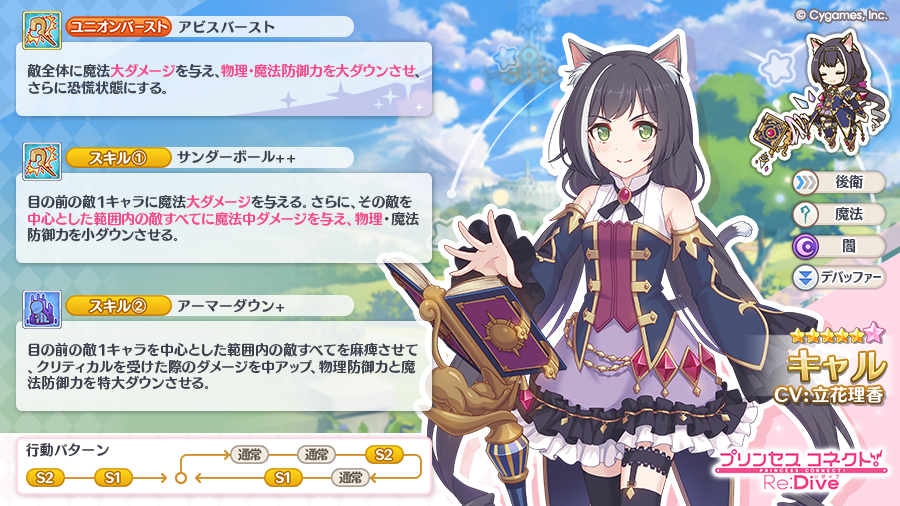Click the Princess Connect Re:Dive logo
The image size is (900, 506).
click(x=798, y=469)
